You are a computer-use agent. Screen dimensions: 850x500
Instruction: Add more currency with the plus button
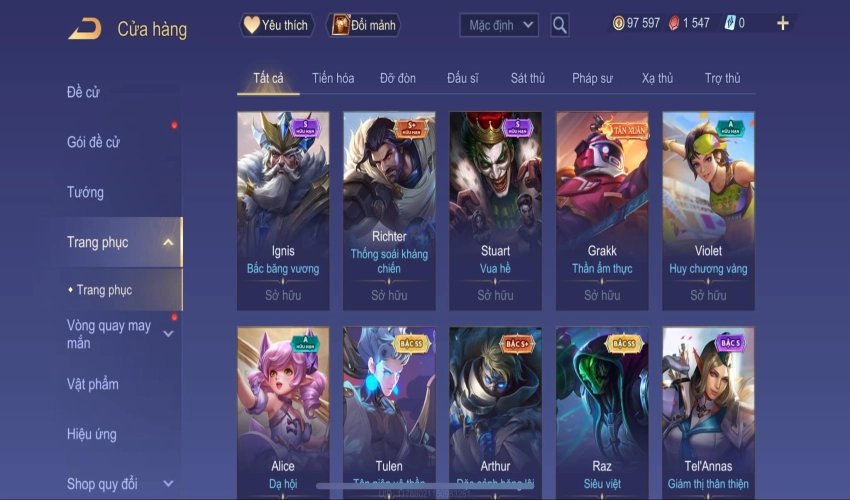[x=782, y=23]
